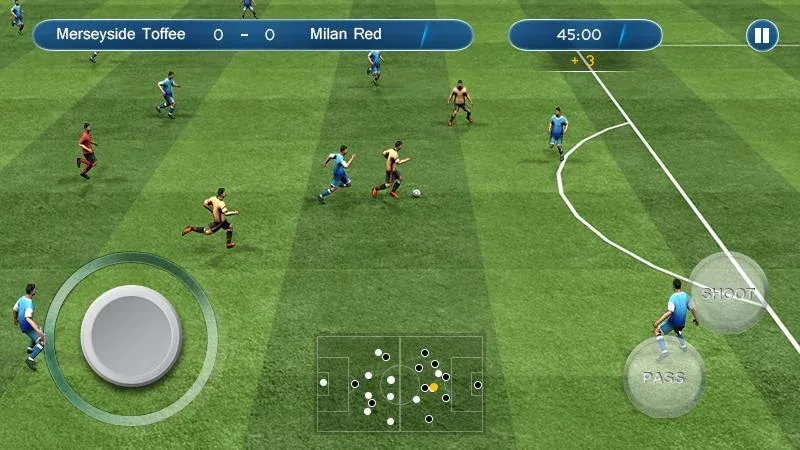Click the pitch radar minimap

coord(400,381)
